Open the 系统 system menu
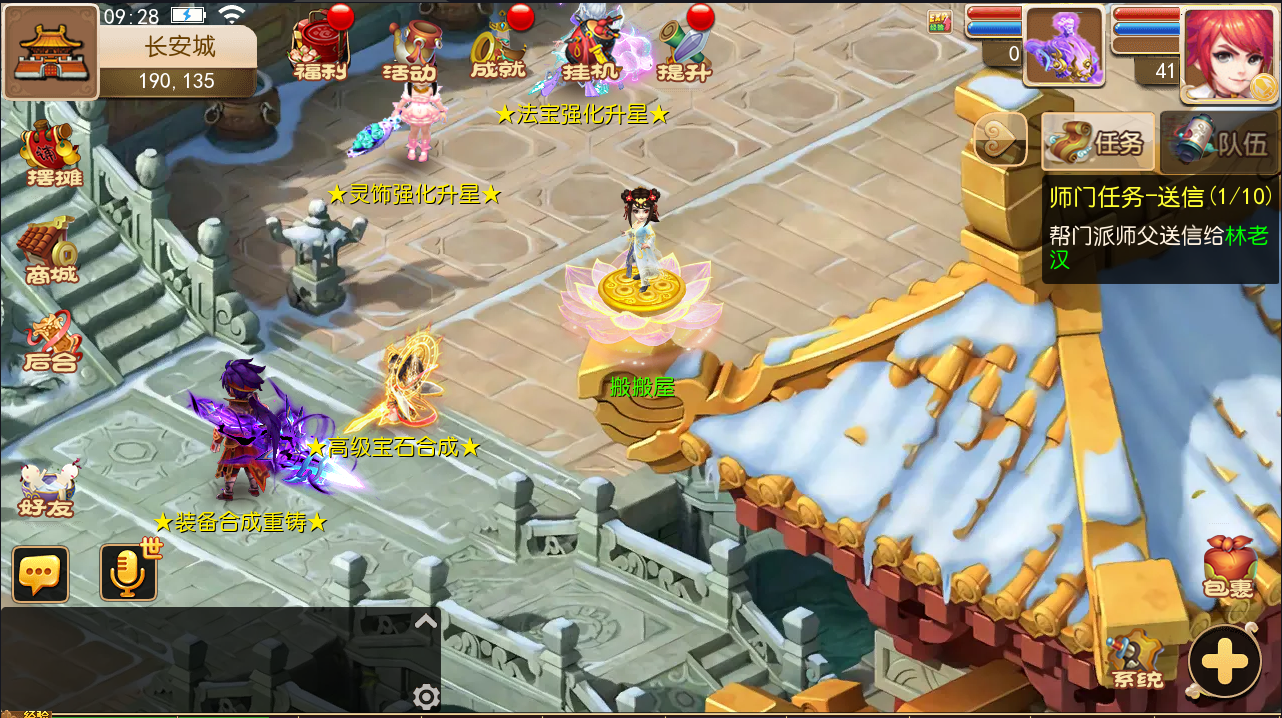The height and width of the screenshot is (718, 1282). [x=1137, y=660]
